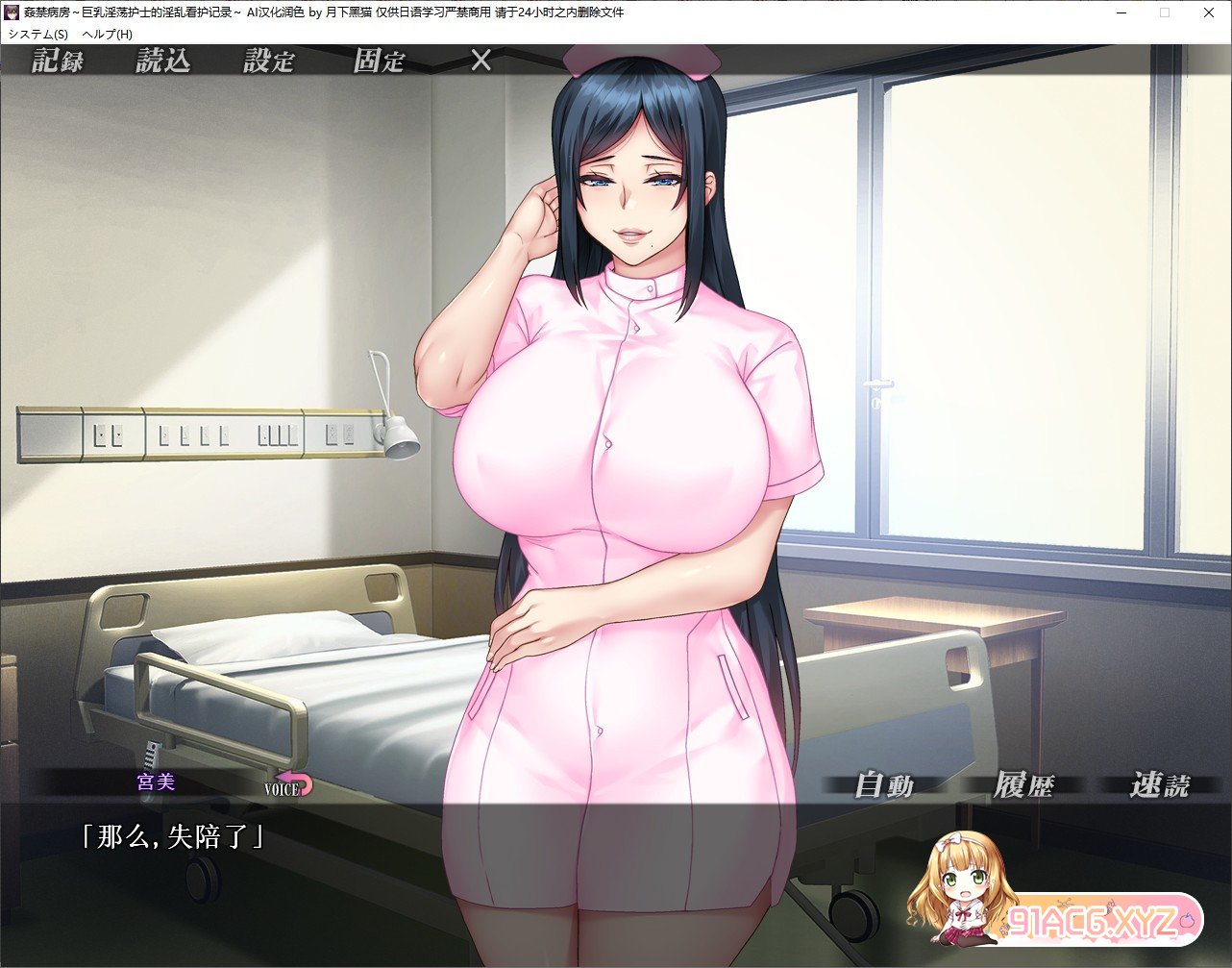Open the 読込 load menu
The height and width of the screenshot is (968, 1232).
tap(162, 62)
